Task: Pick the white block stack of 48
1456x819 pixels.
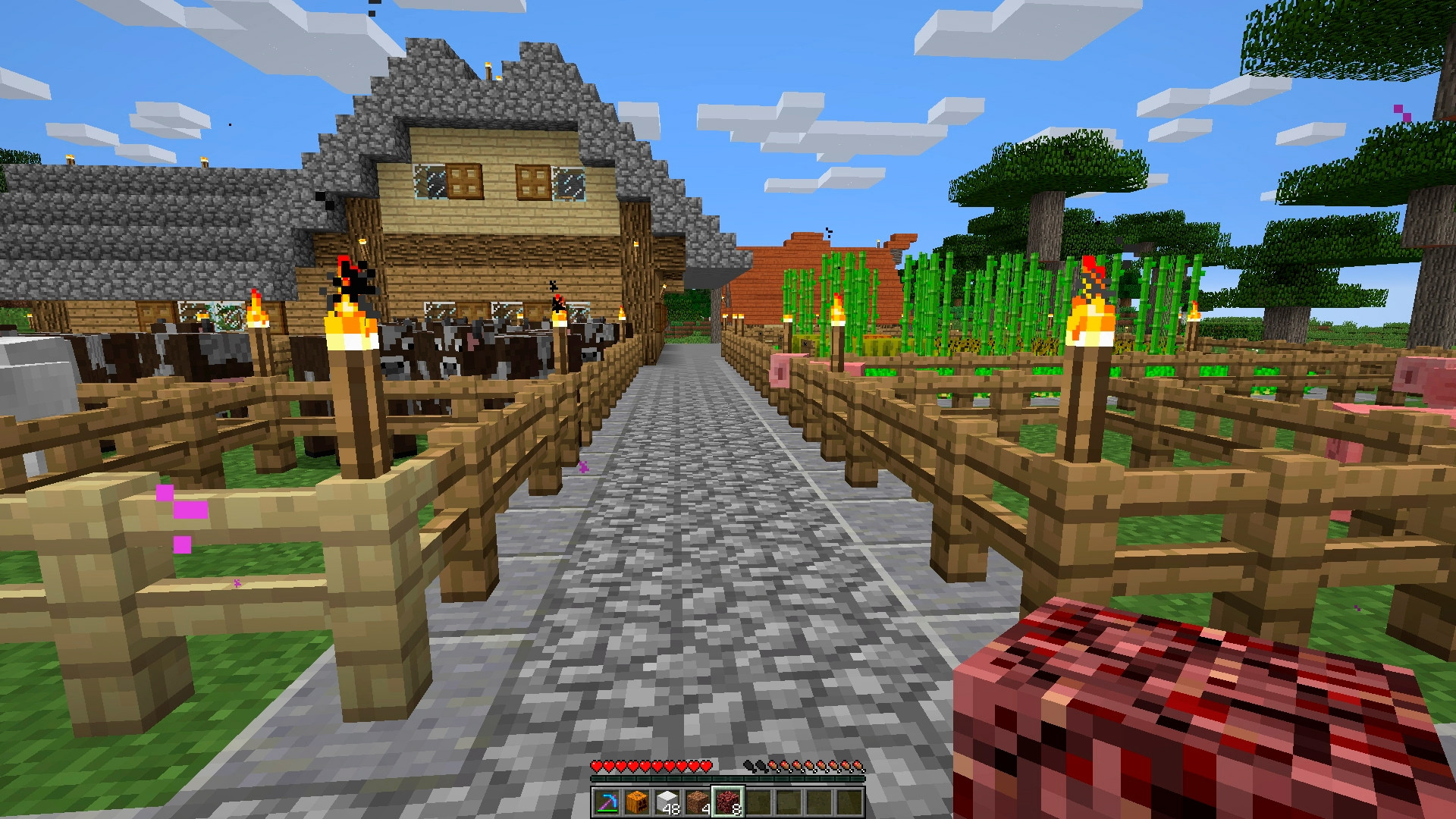Action: 667,802
